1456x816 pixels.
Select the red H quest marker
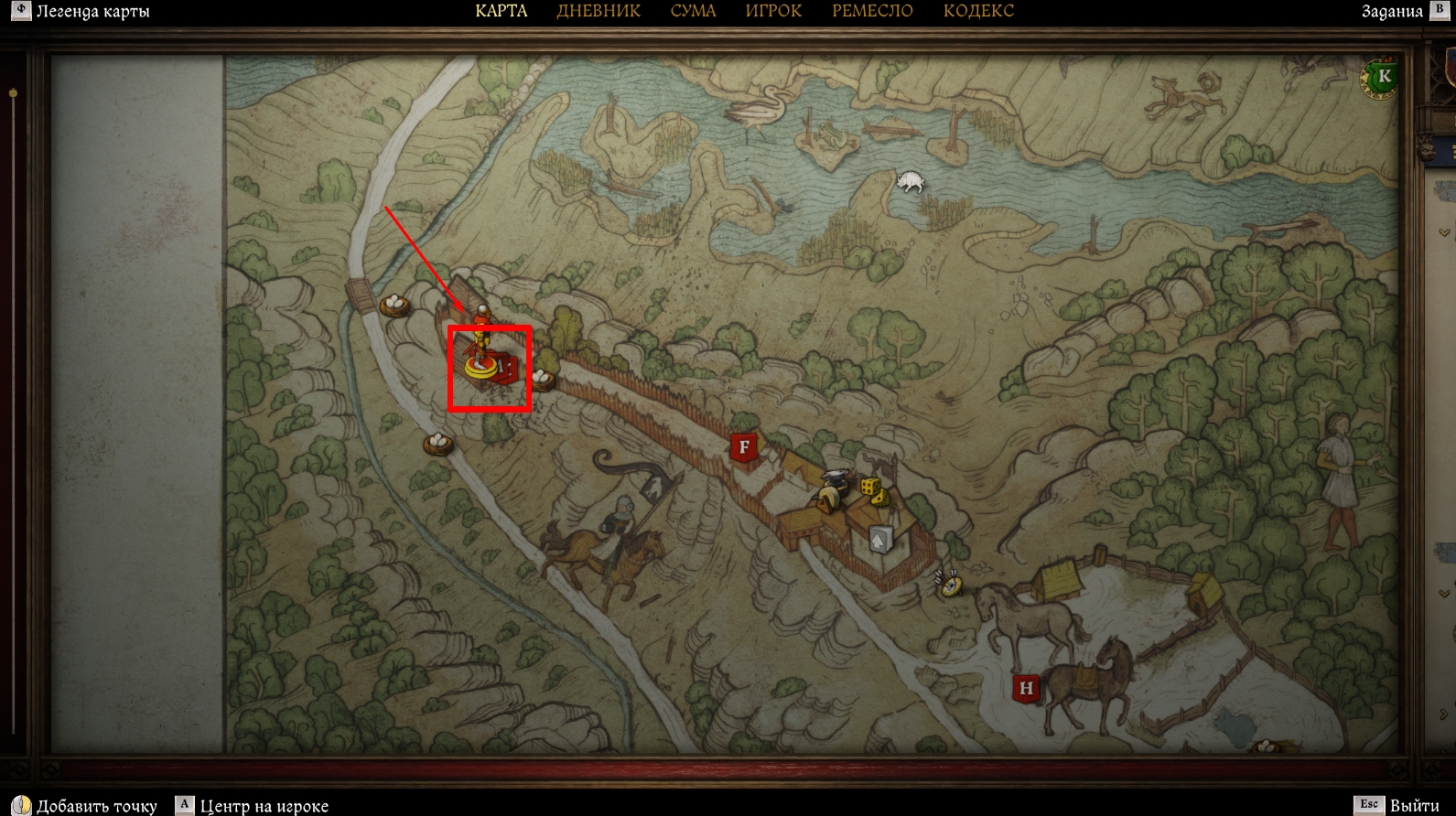1026,688
